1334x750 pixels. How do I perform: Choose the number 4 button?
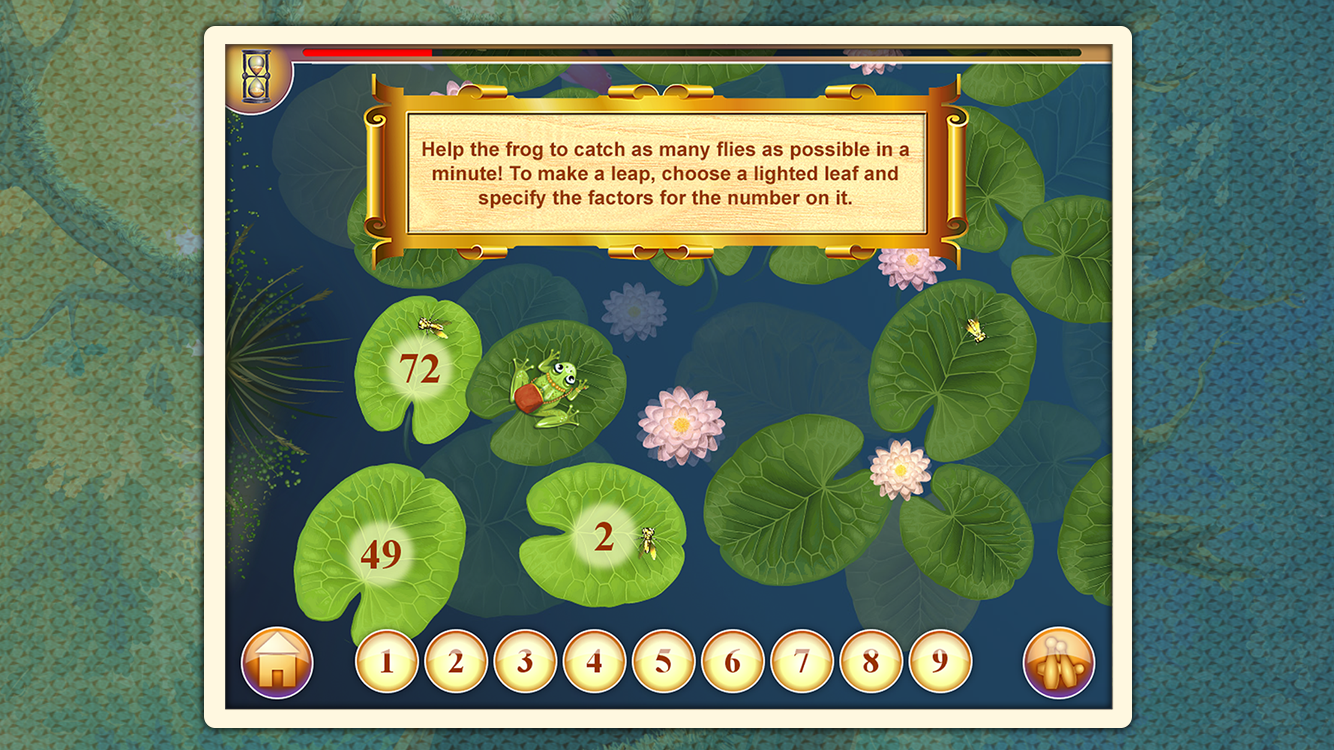tap(594, 661)
